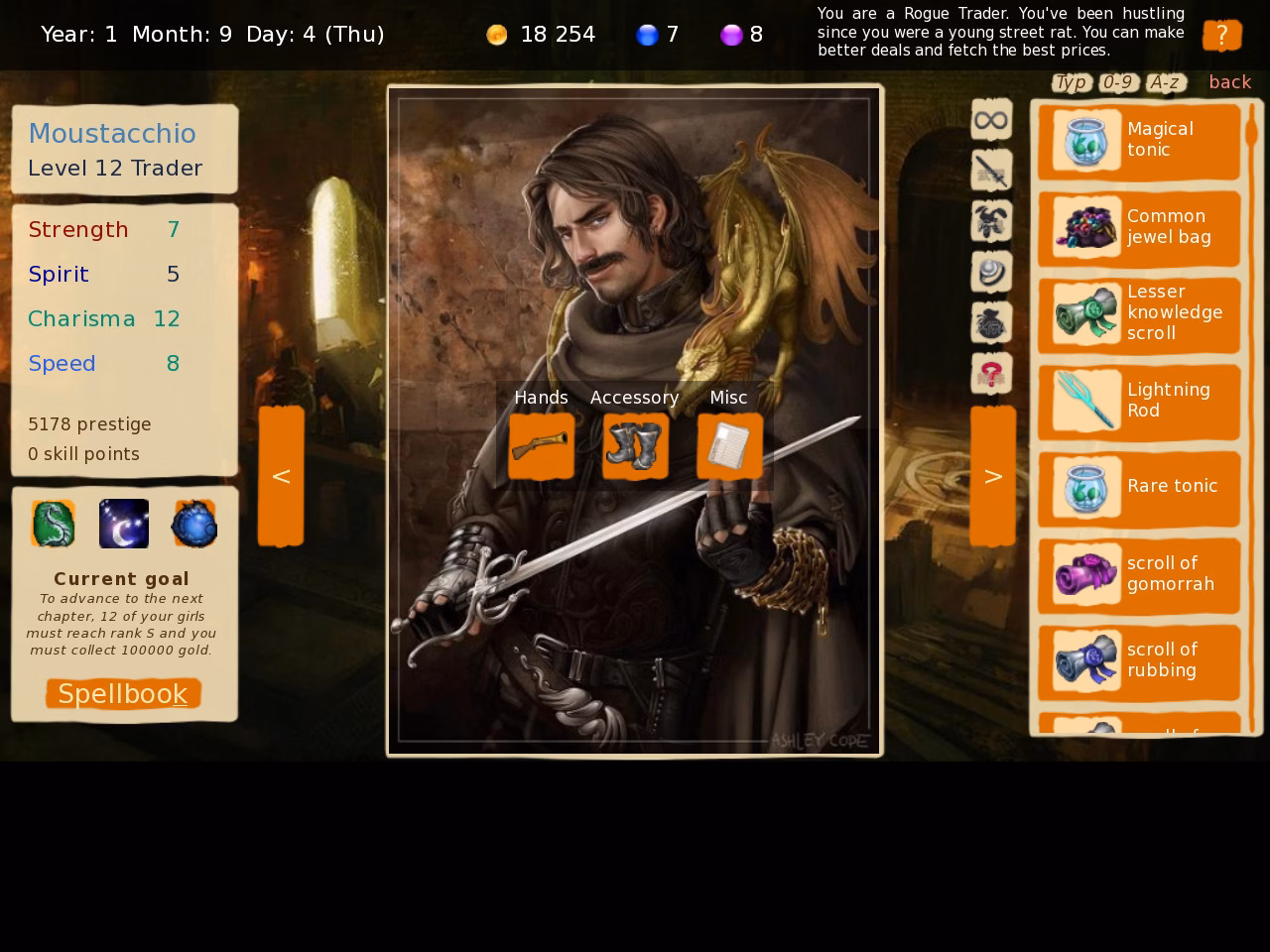
Task: Advance to next character with right arrow
Action: (x=992, y=475)
